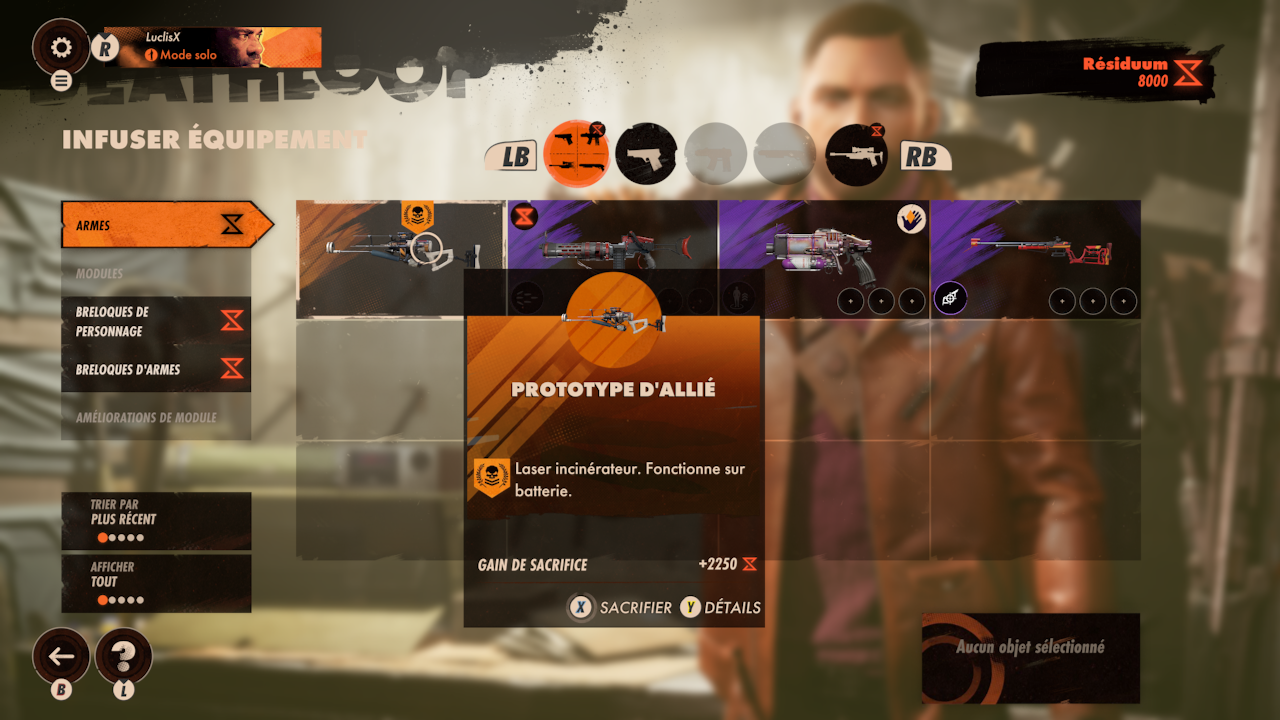The image size is (1280, 720).
Task: Open Breloques de personnage
Action: point(156,321)
